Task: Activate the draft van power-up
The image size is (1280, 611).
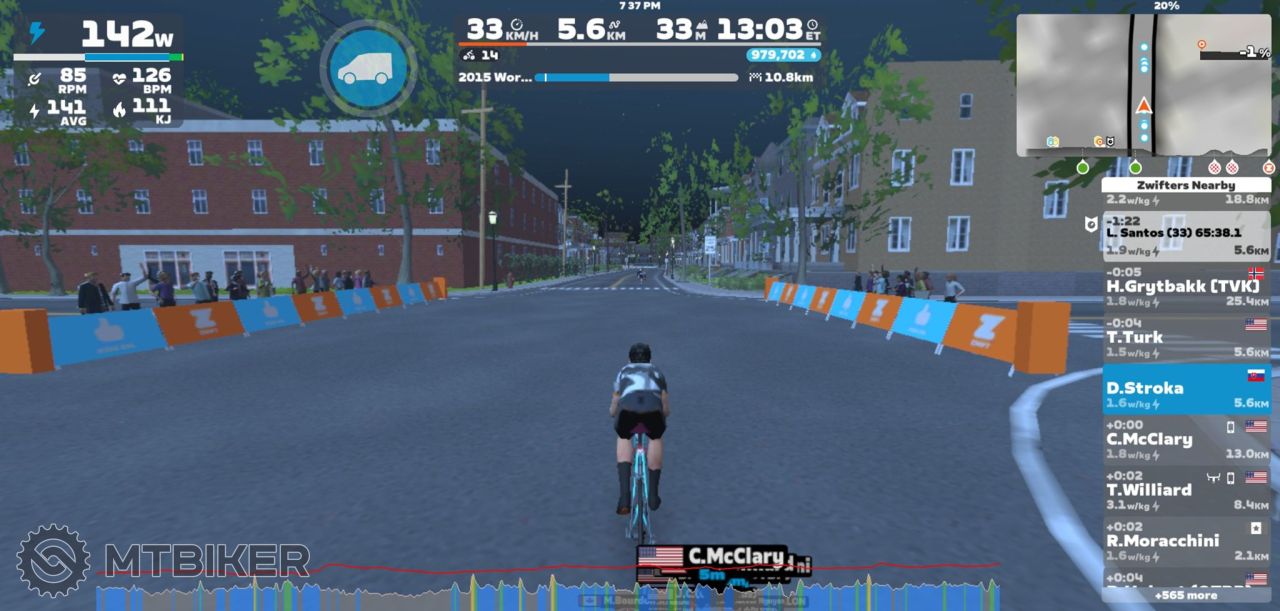Action: [368, 67]
